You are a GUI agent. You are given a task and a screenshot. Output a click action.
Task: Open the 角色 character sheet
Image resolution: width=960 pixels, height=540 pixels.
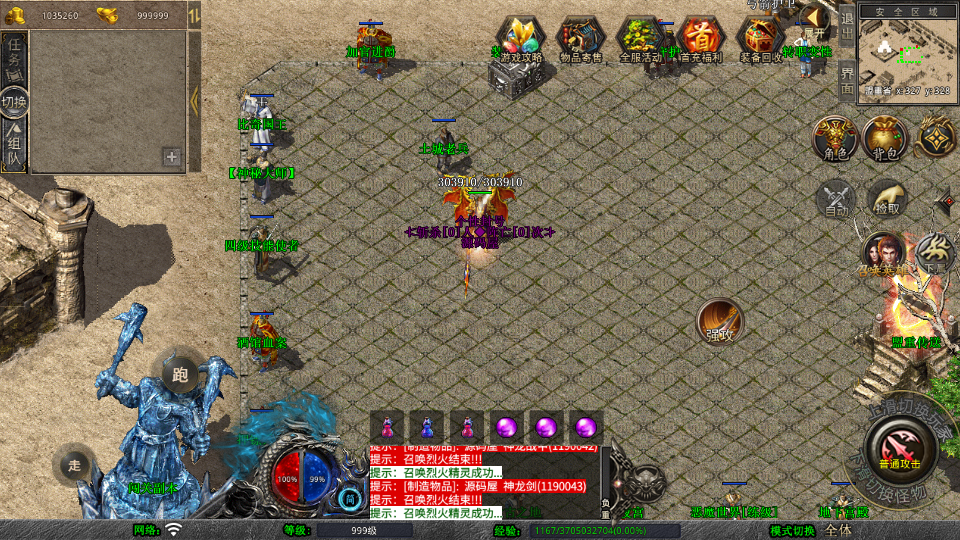tap(834, 138)
